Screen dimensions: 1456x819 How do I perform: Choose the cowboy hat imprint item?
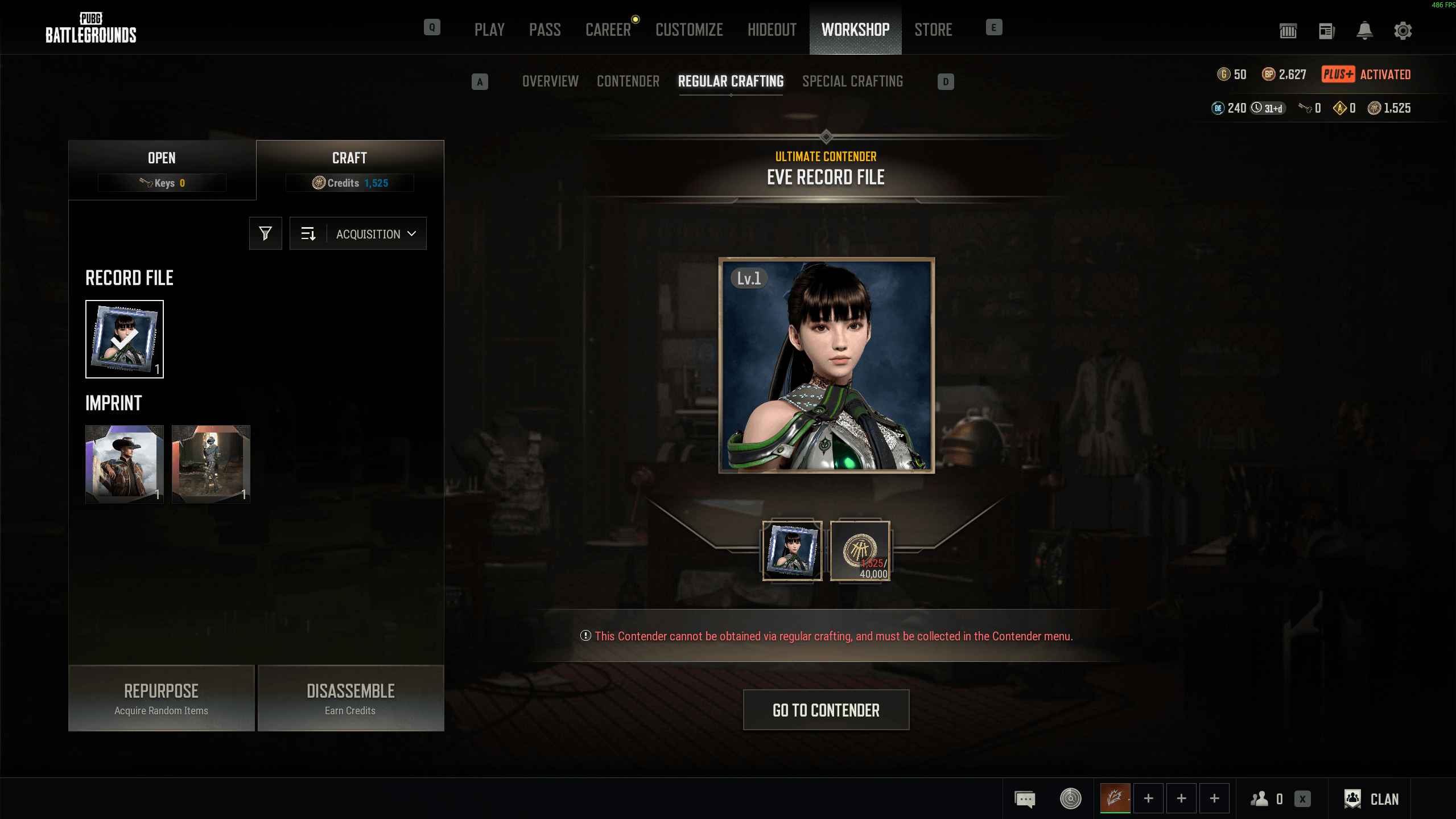[125, 464]
